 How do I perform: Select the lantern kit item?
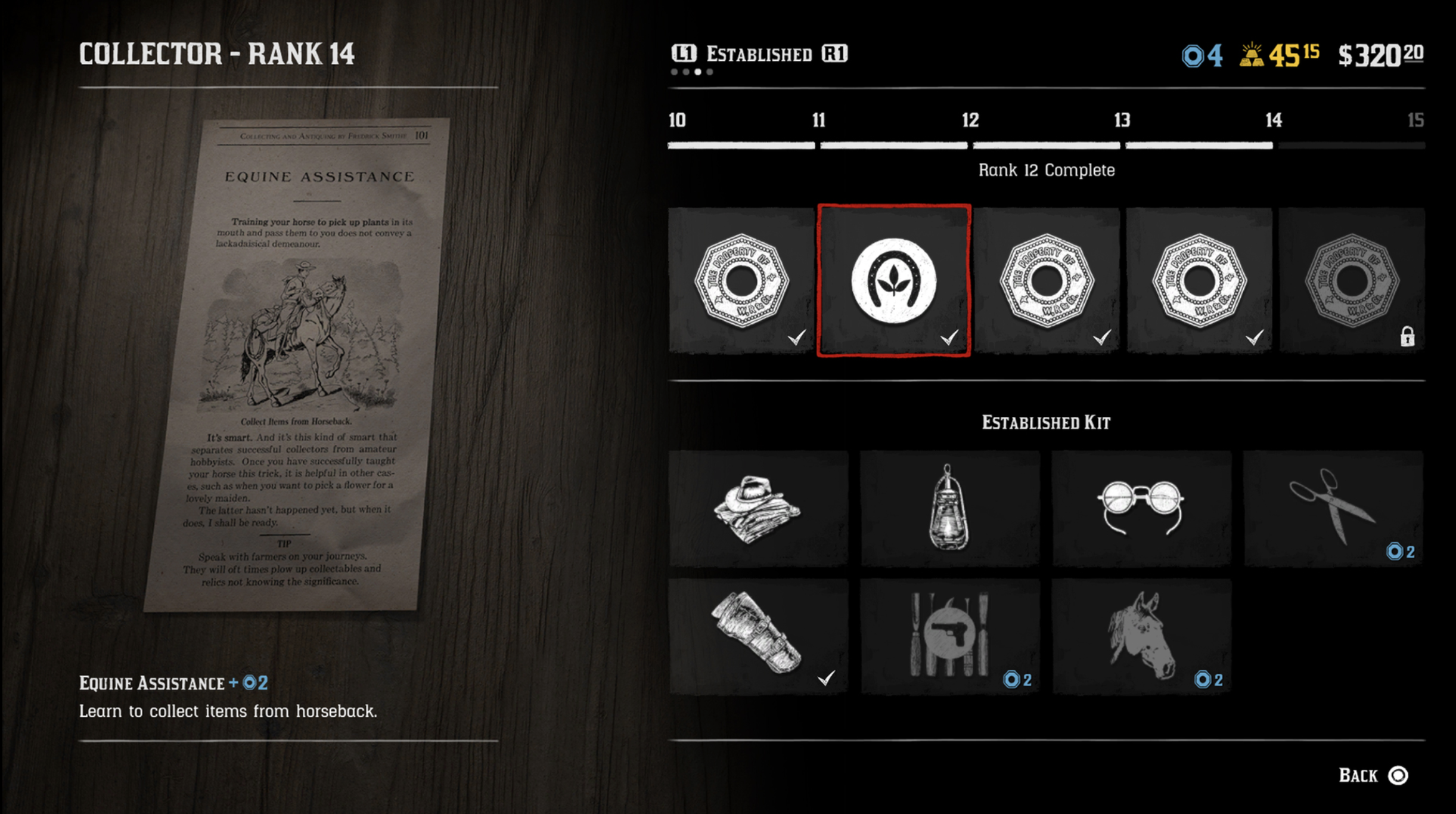(x=949, y=508)
